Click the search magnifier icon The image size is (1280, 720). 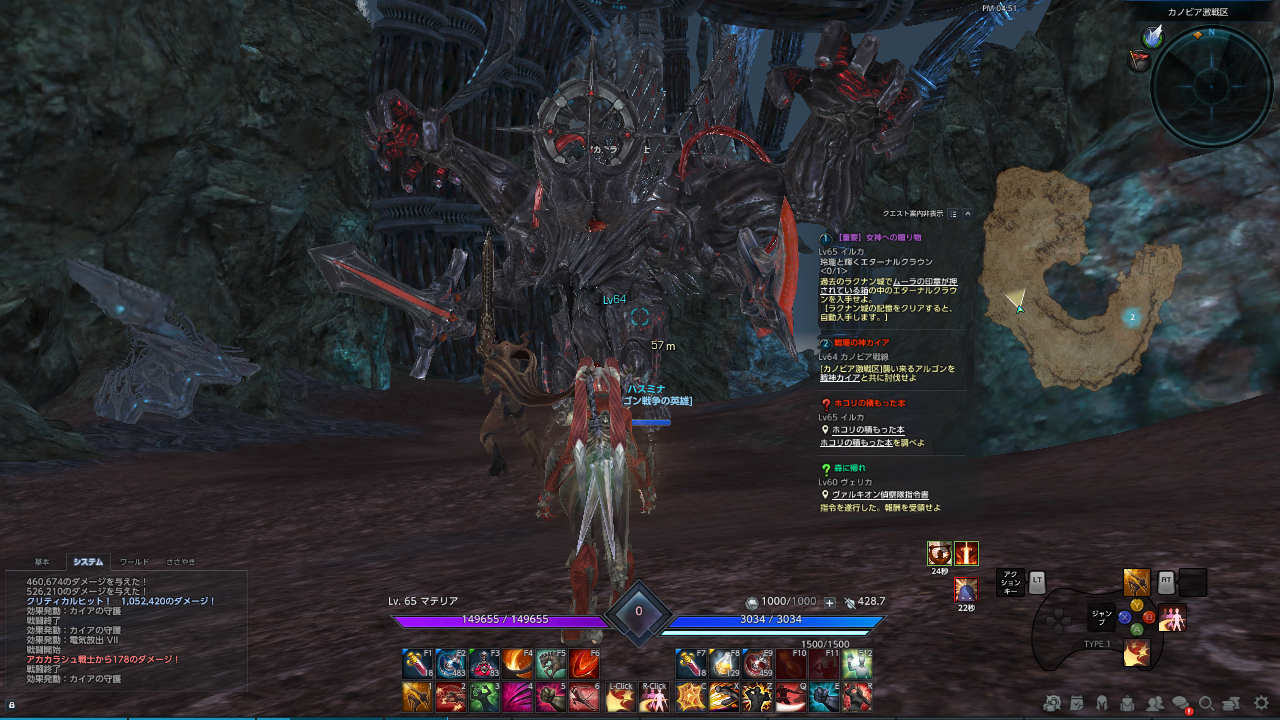point(1206,704)
